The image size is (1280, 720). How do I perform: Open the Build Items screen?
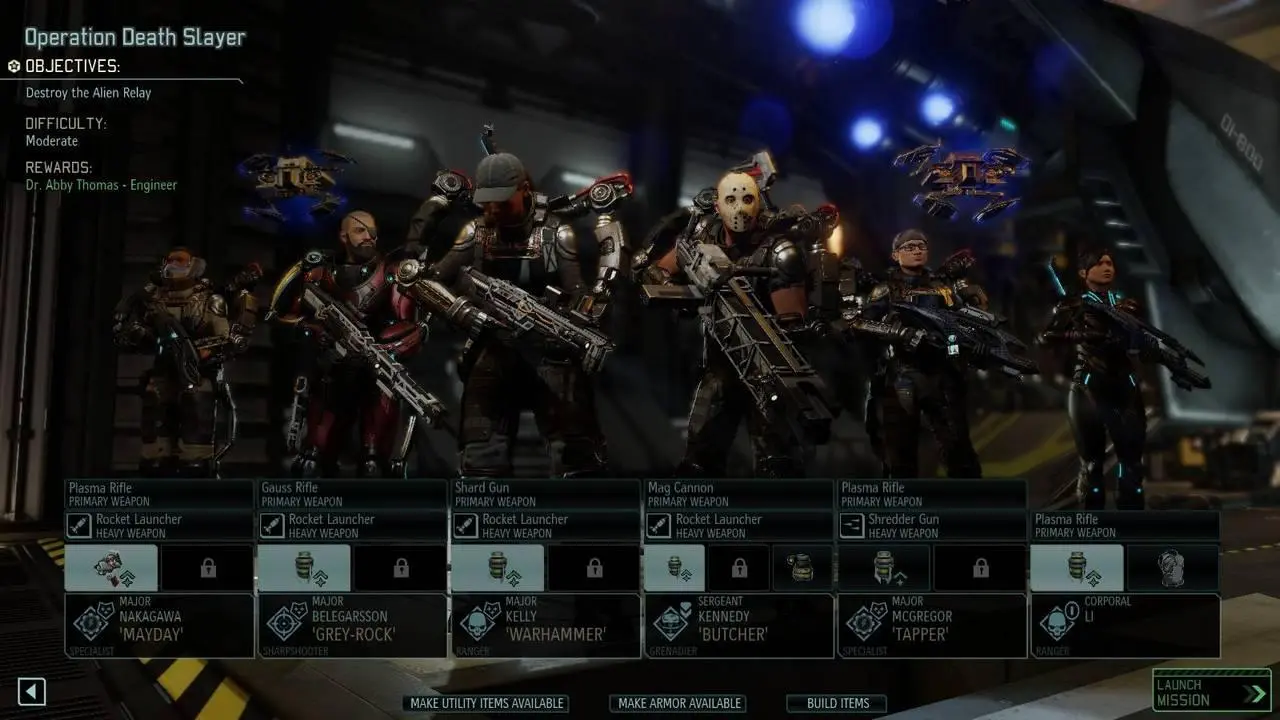(837, 703)
